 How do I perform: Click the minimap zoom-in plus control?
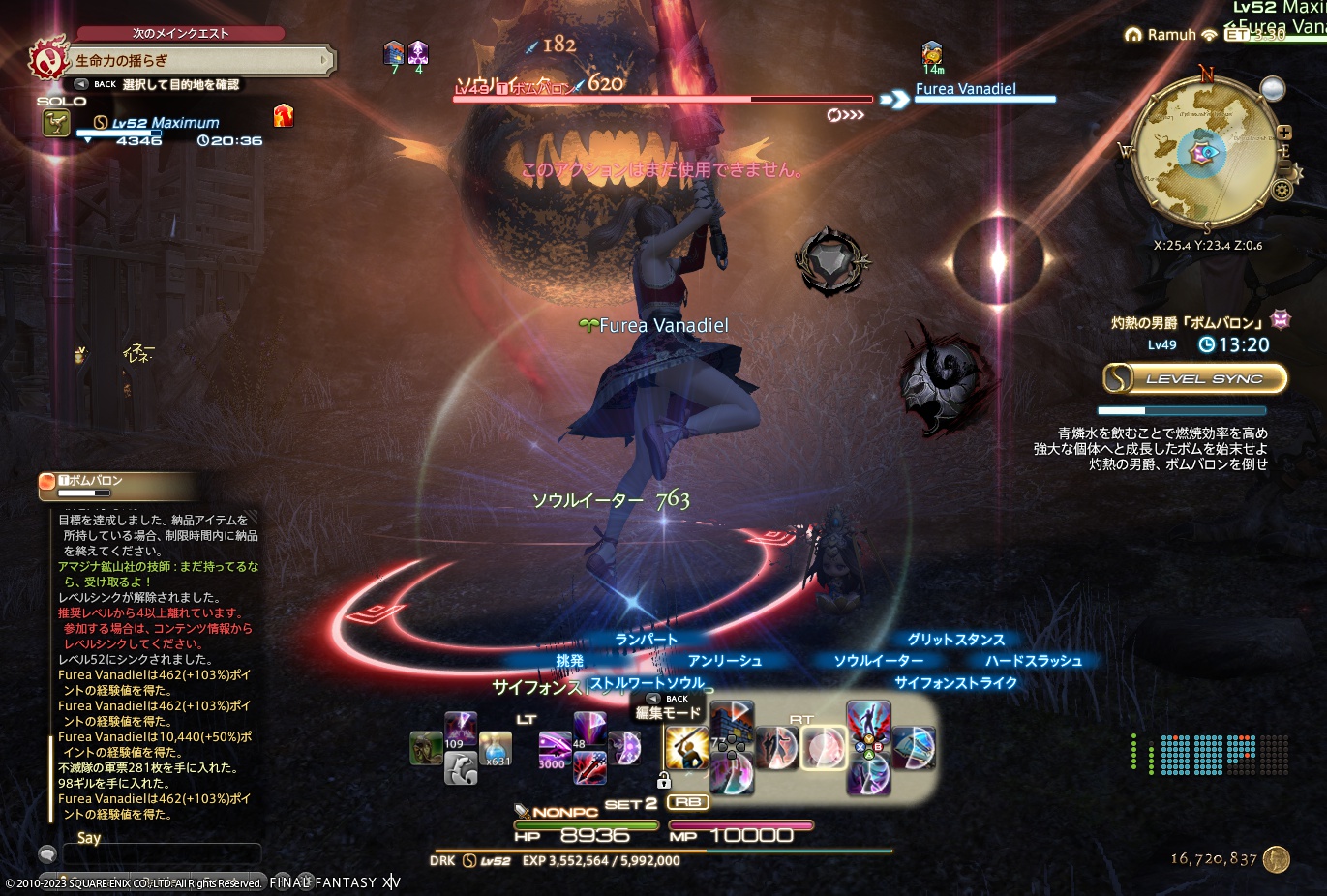pyautogui.click(x=1286, y=131)
